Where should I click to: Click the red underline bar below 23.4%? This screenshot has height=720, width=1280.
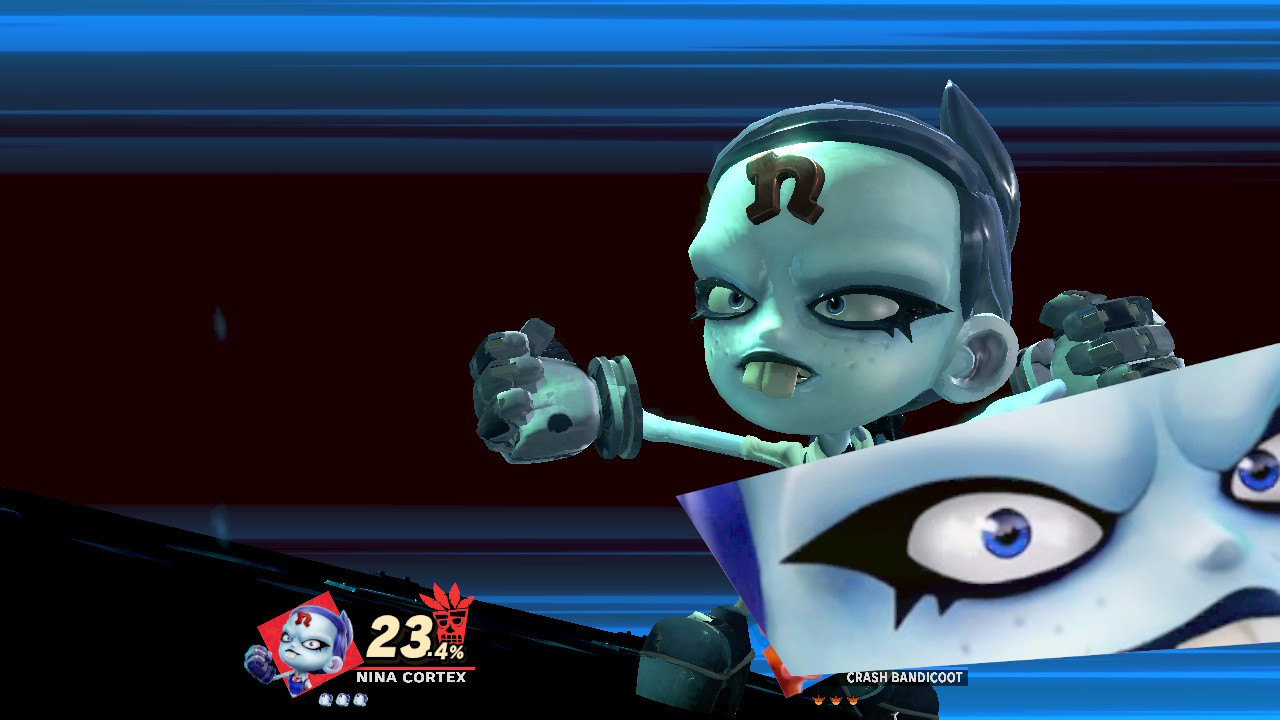415,667
